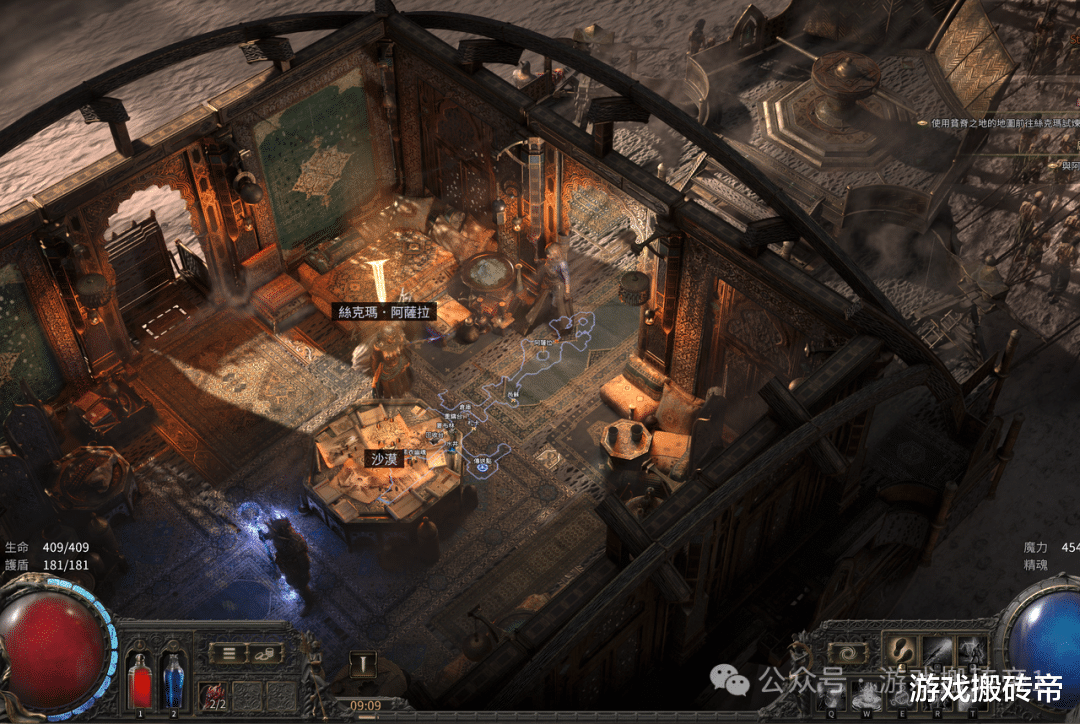The height and width of the screenshot is (724, 1080).
Task: Click the 沙漠 map table label
Action: pyautogui.click(x=384, y=459)
